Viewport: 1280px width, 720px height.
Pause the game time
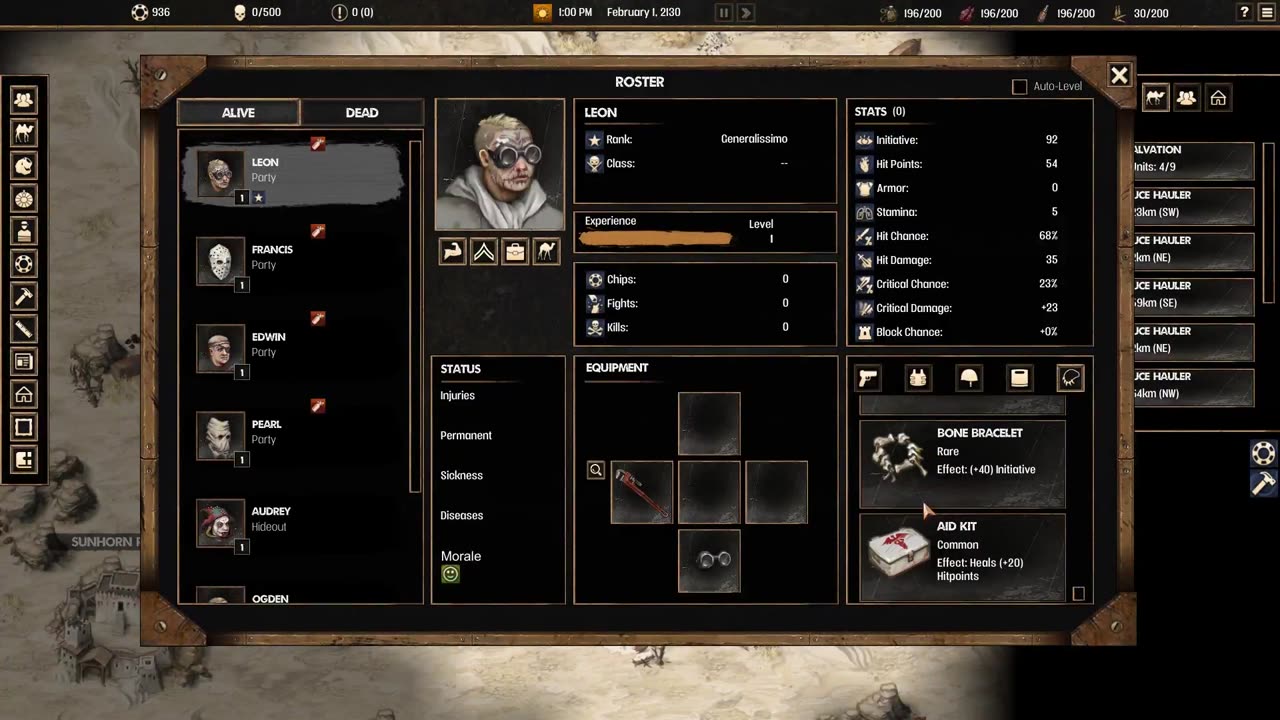[x=724, y=13]
